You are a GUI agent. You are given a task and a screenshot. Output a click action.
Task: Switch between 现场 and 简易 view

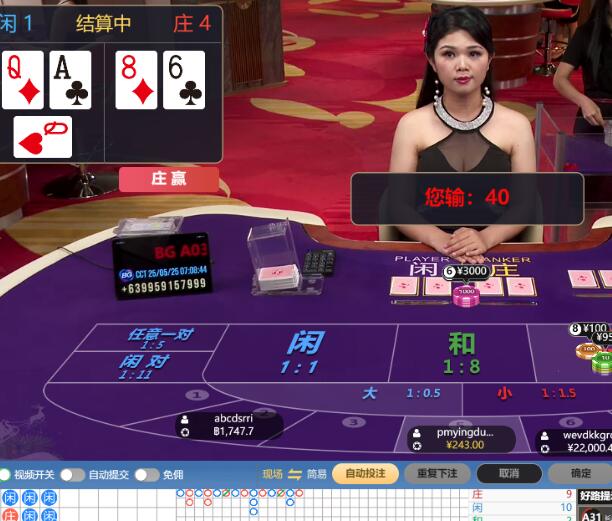pyautogui.click(x=294, y=474)
